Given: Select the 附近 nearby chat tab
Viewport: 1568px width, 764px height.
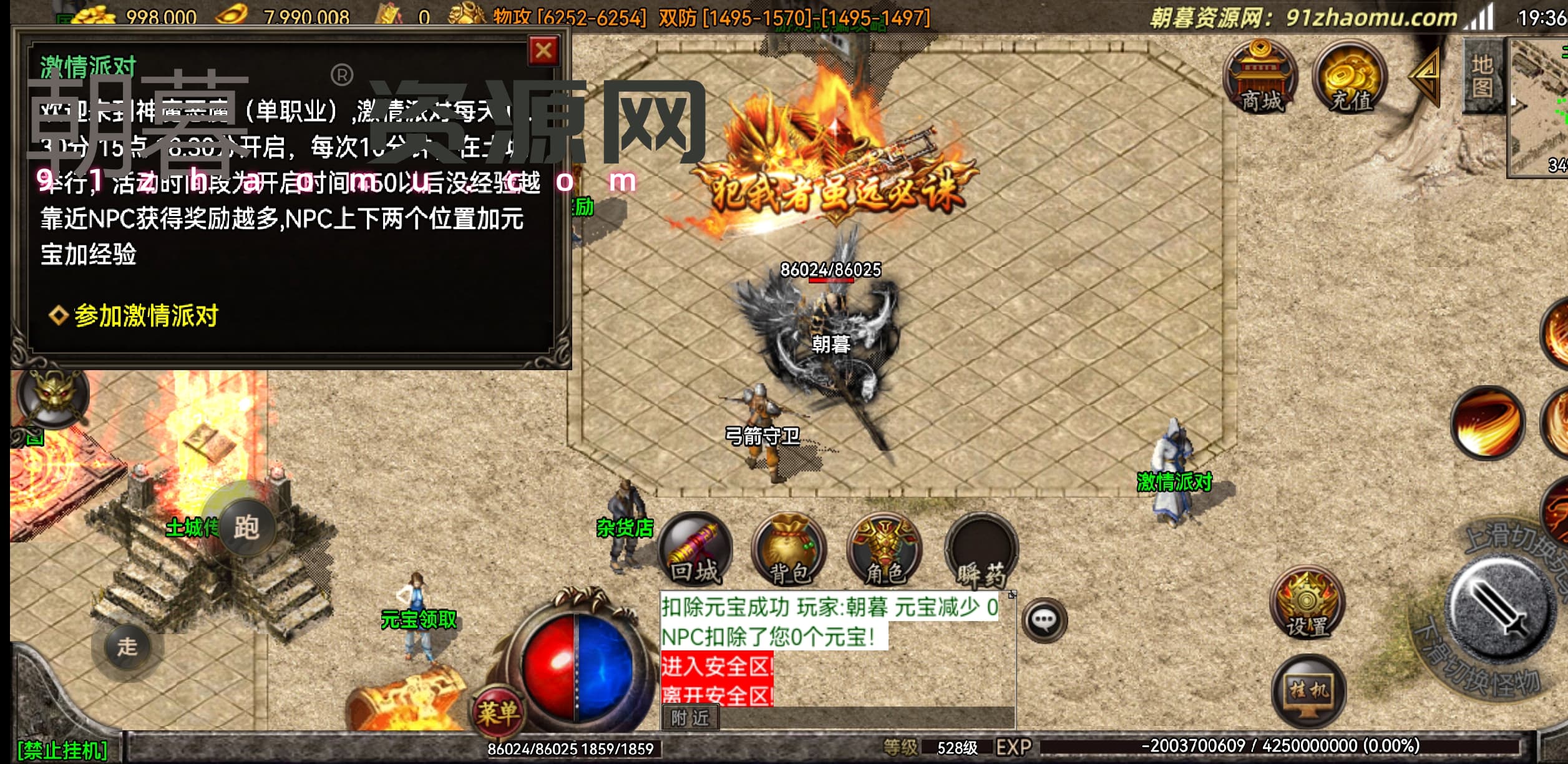Looking at the screenshot, I should (689, 718).
